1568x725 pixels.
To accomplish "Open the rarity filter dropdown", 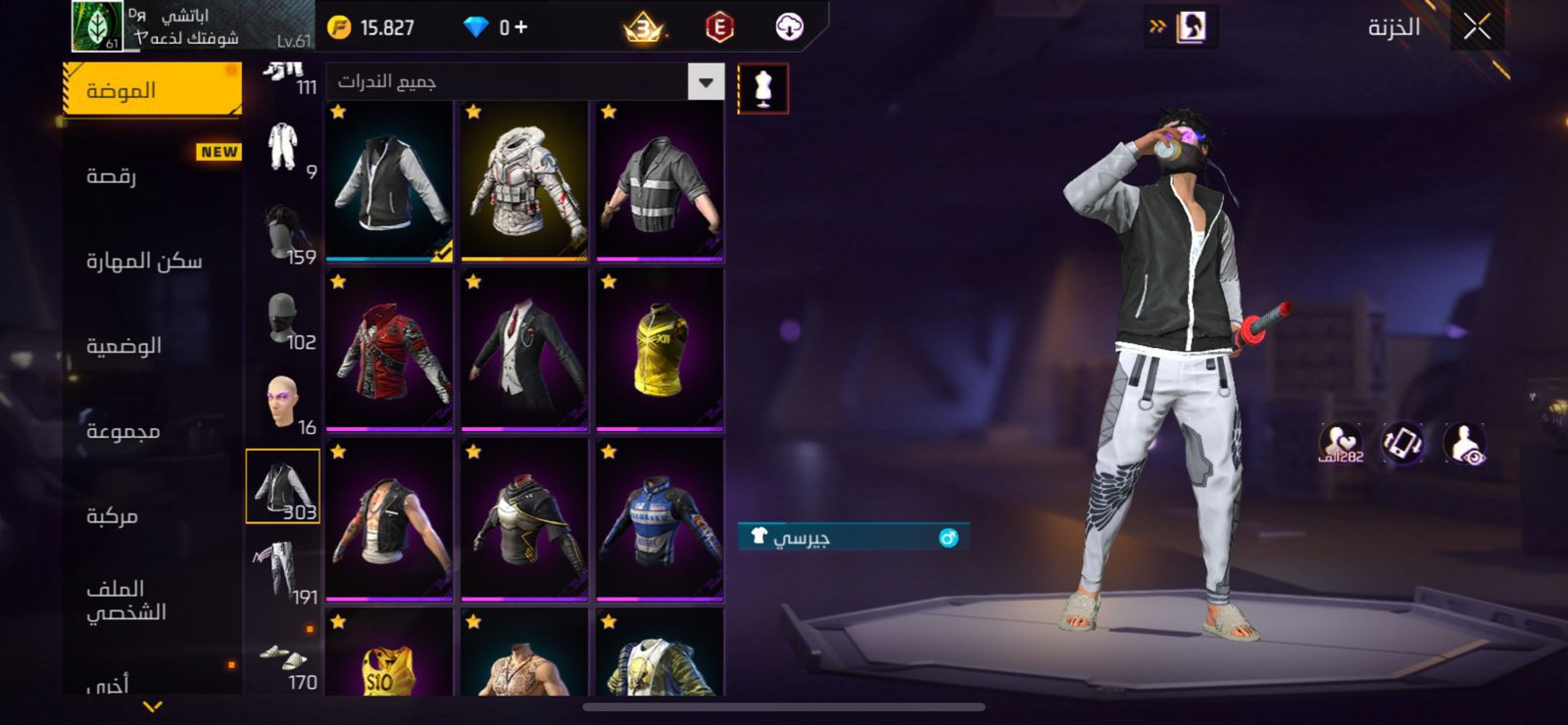I will [706, 82].
